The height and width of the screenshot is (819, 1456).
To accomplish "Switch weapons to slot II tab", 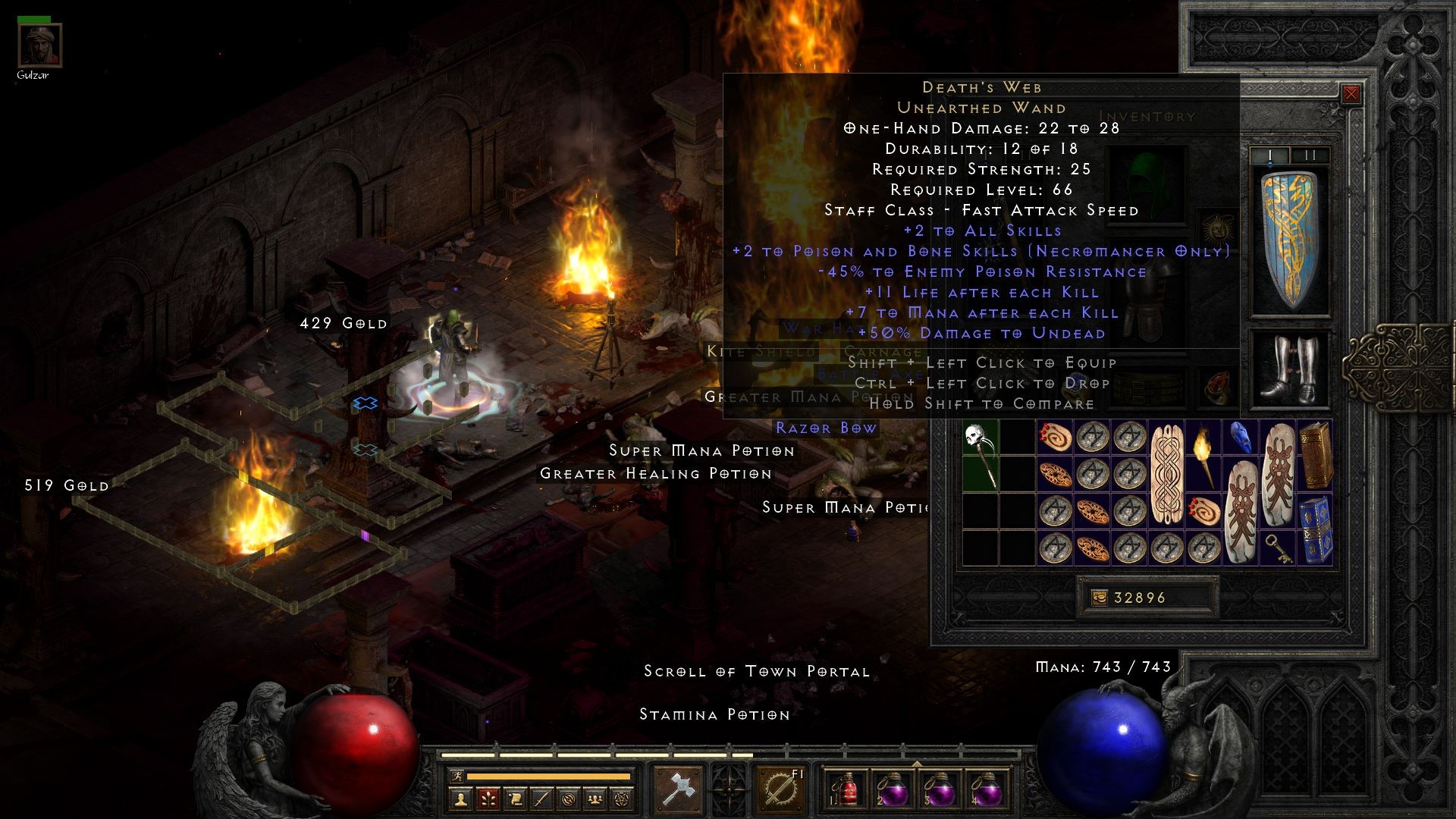I will (x=1310, y=154).
